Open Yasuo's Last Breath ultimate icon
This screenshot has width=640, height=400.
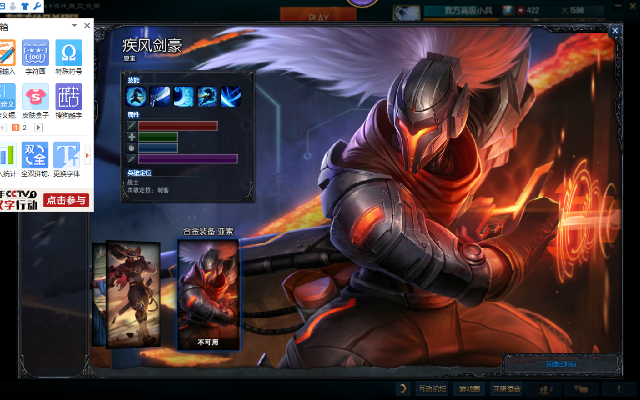coord(231,96)
